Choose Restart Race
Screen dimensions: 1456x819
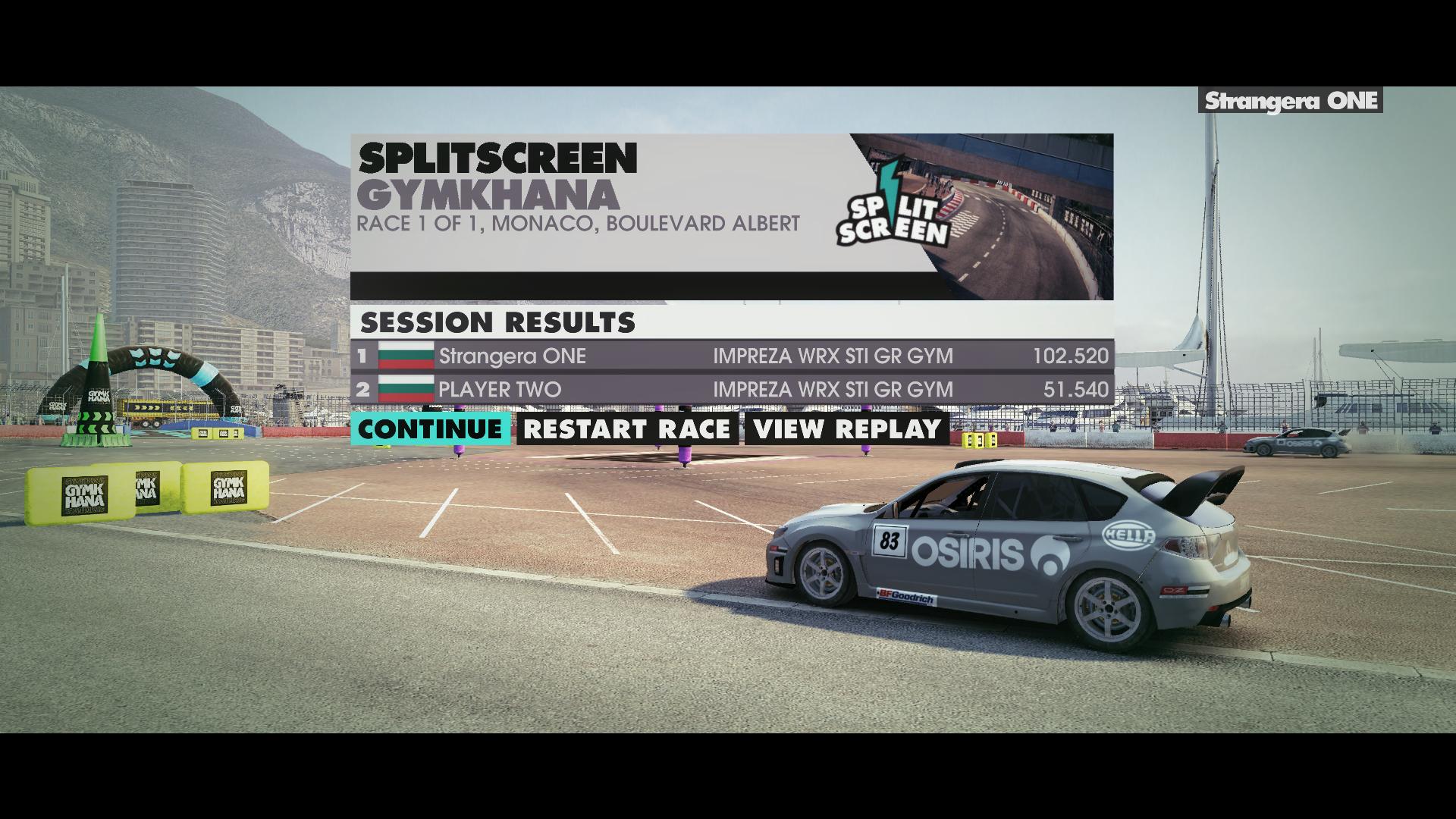[626, 429]
